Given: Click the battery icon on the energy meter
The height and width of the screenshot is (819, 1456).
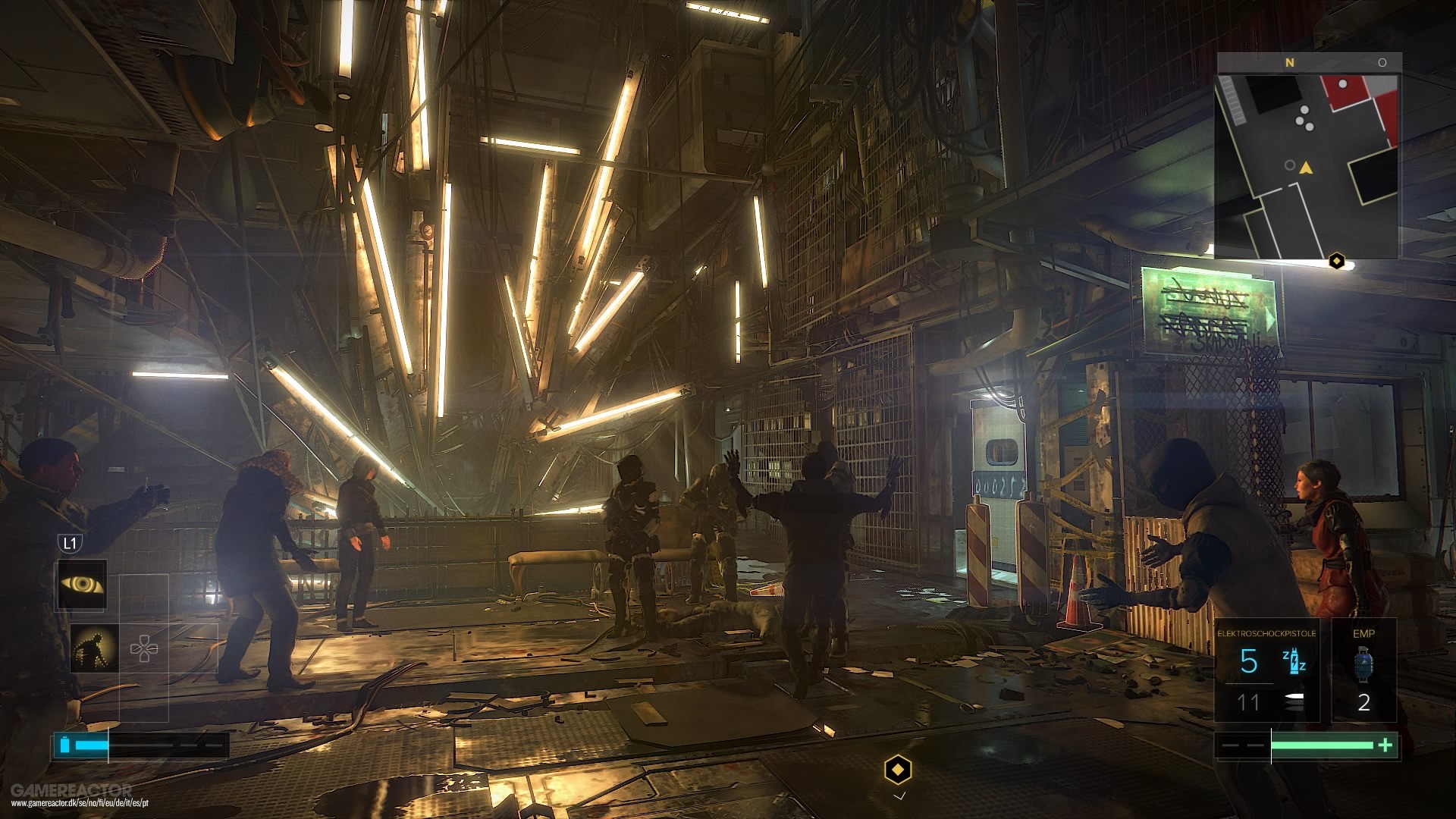Looking at the screenshot, I should pyautogui.click(x=65, y=745).
